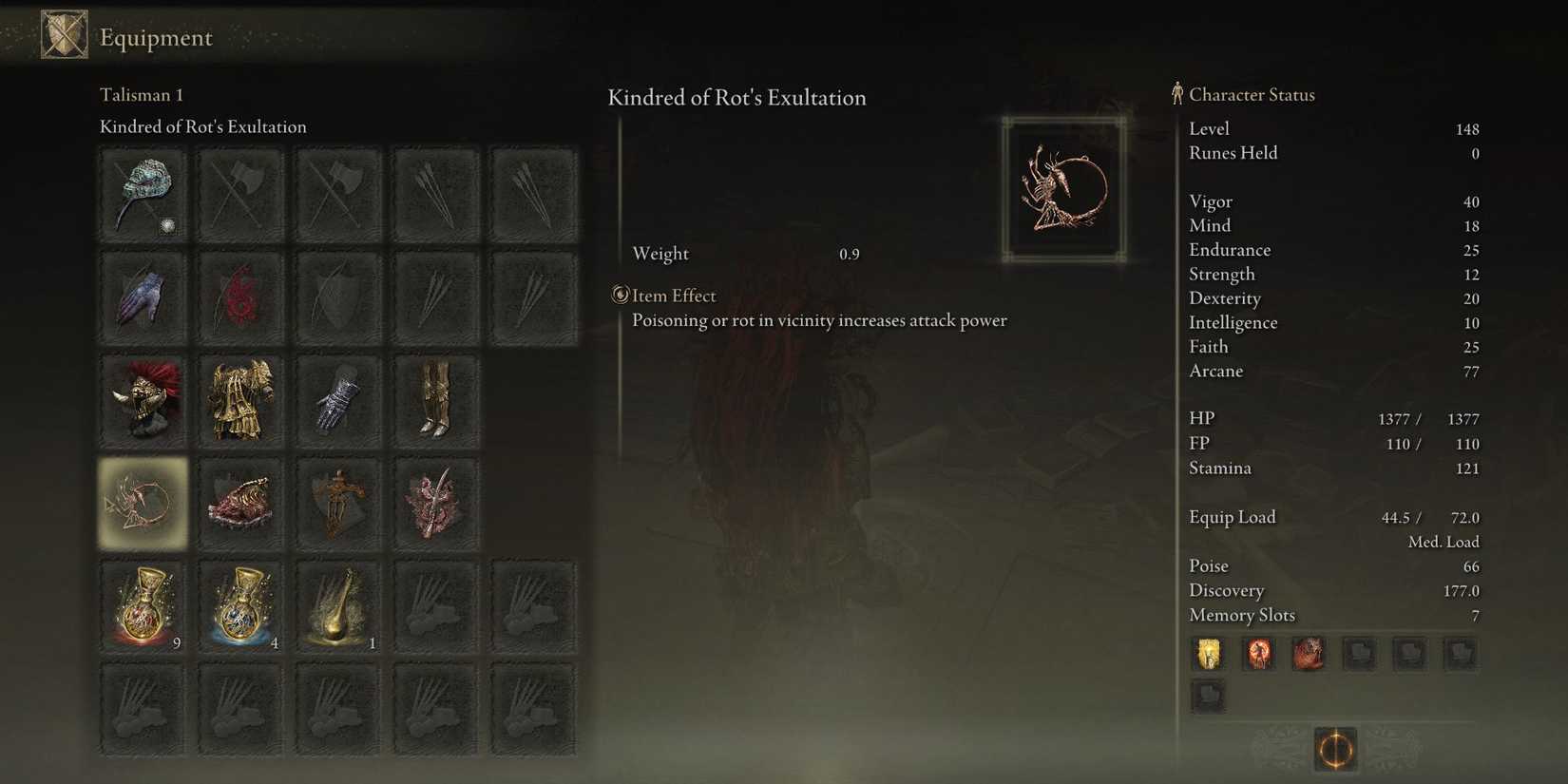This screenshot has width=1568, height=784.
Task: Select the bronze figure talisman
Action: pyautogui.click(x=338, y=502)
